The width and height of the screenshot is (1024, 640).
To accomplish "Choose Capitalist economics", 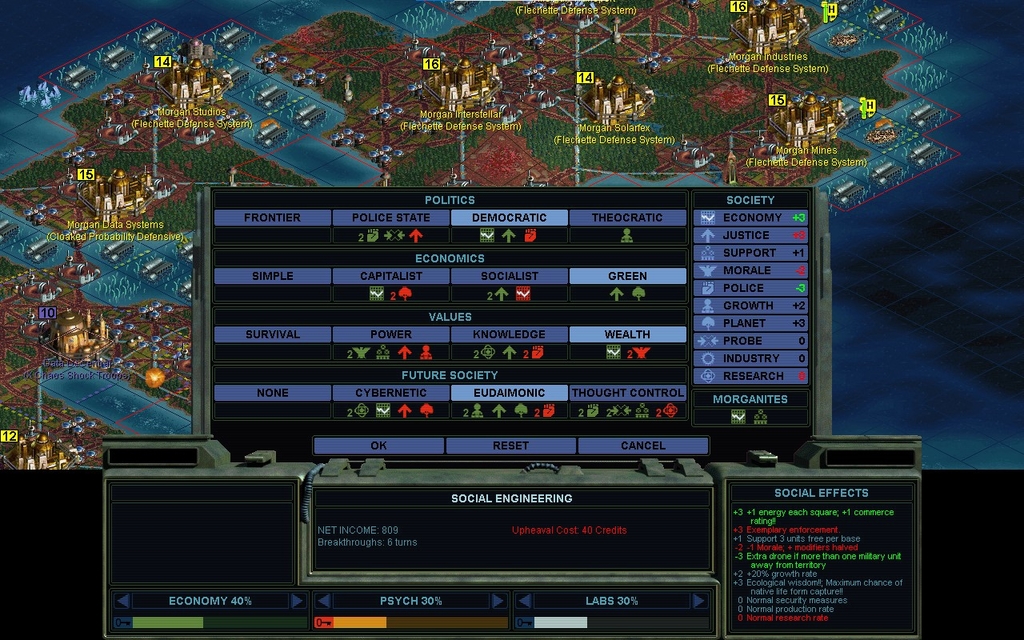I will click(x=391, y=276).
